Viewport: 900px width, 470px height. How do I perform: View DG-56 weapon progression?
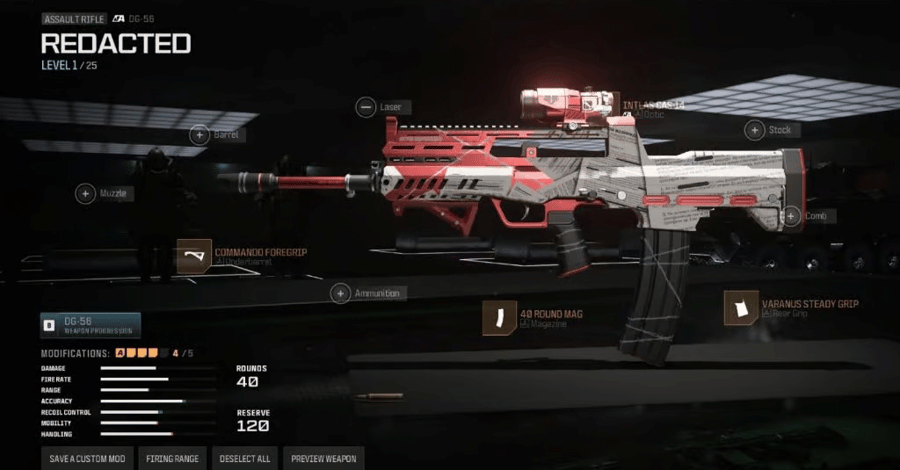click(90, 325)
